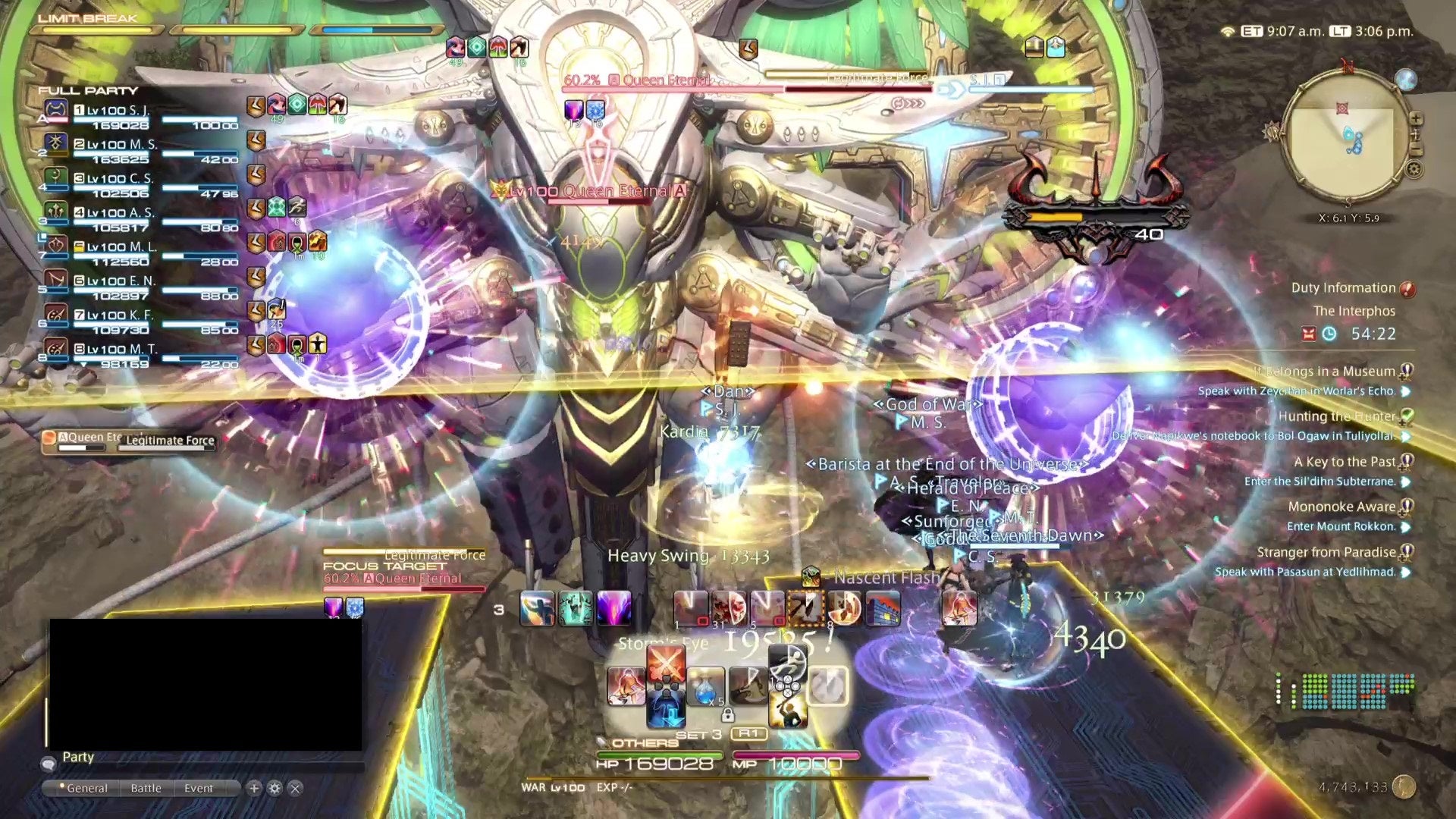Toggle the hotbar lock padlock icon

tap(728, 717)
